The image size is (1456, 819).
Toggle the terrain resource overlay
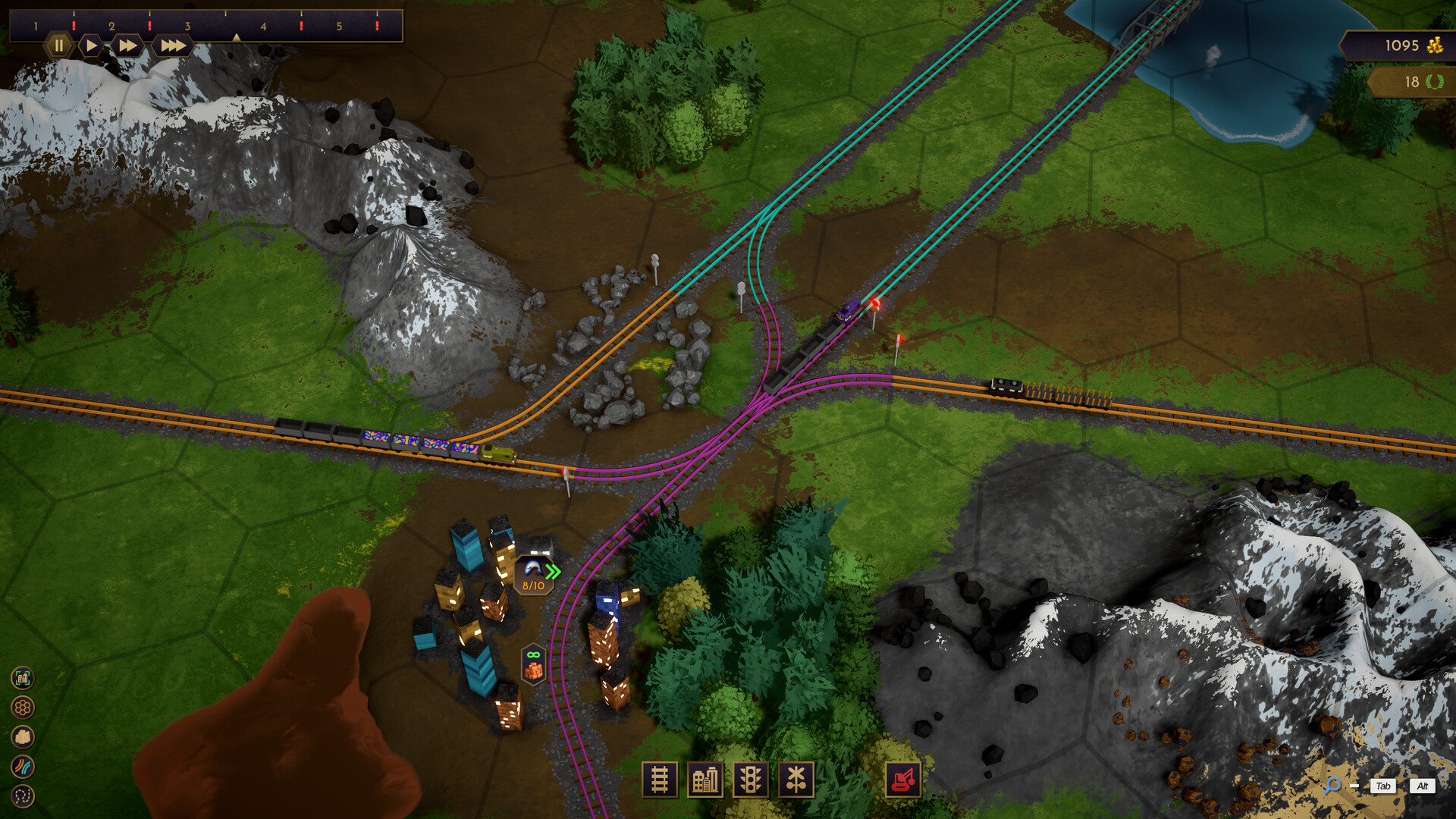(22, 736)
